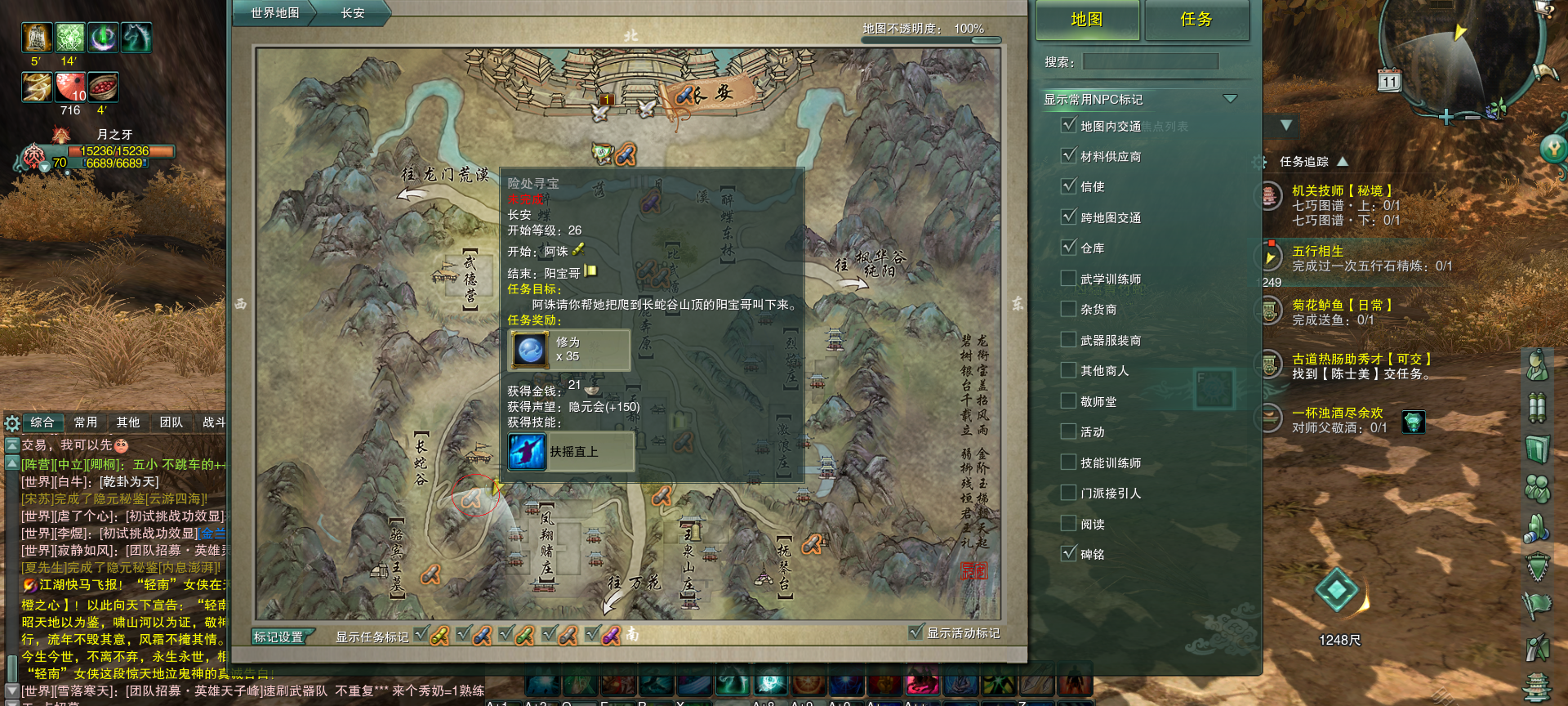Image resolution: width=1568 pixels, height=706 pixels.
Task: Toggle the 地图内交通 checkbox
Action: coord(1068,125)
